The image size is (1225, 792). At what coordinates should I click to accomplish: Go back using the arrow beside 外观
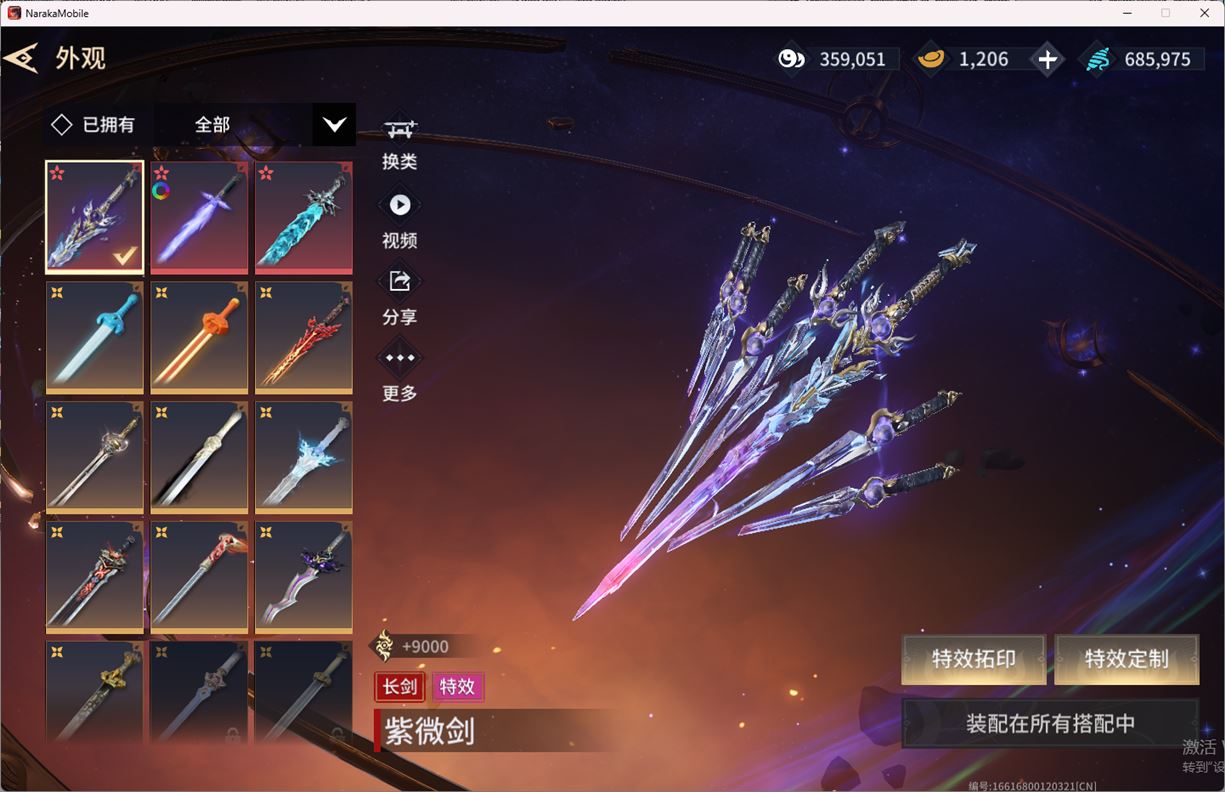tap(21, 58)
